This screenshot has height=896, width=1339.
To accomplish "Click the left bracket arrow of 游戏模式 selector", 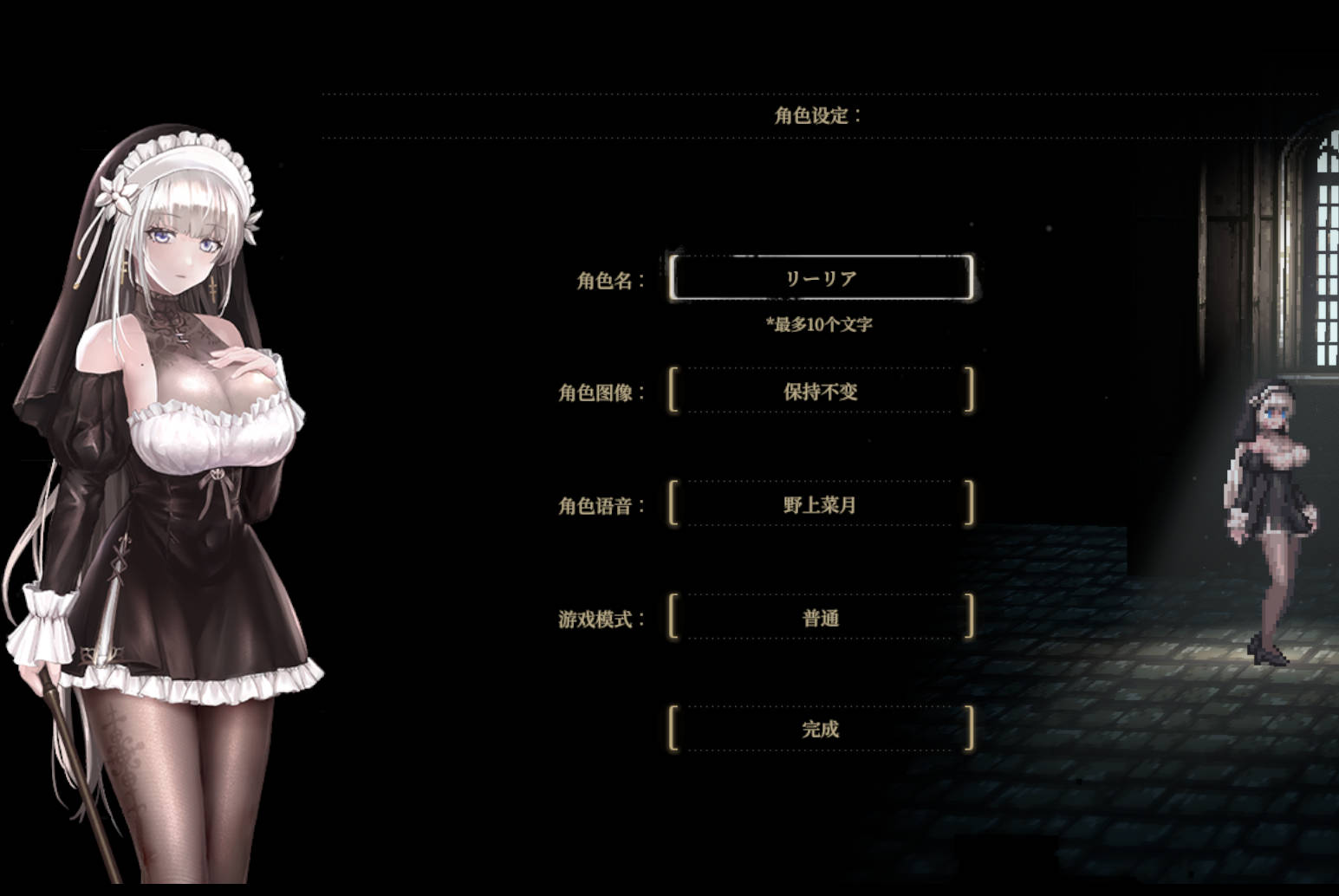I will [671, 617].
